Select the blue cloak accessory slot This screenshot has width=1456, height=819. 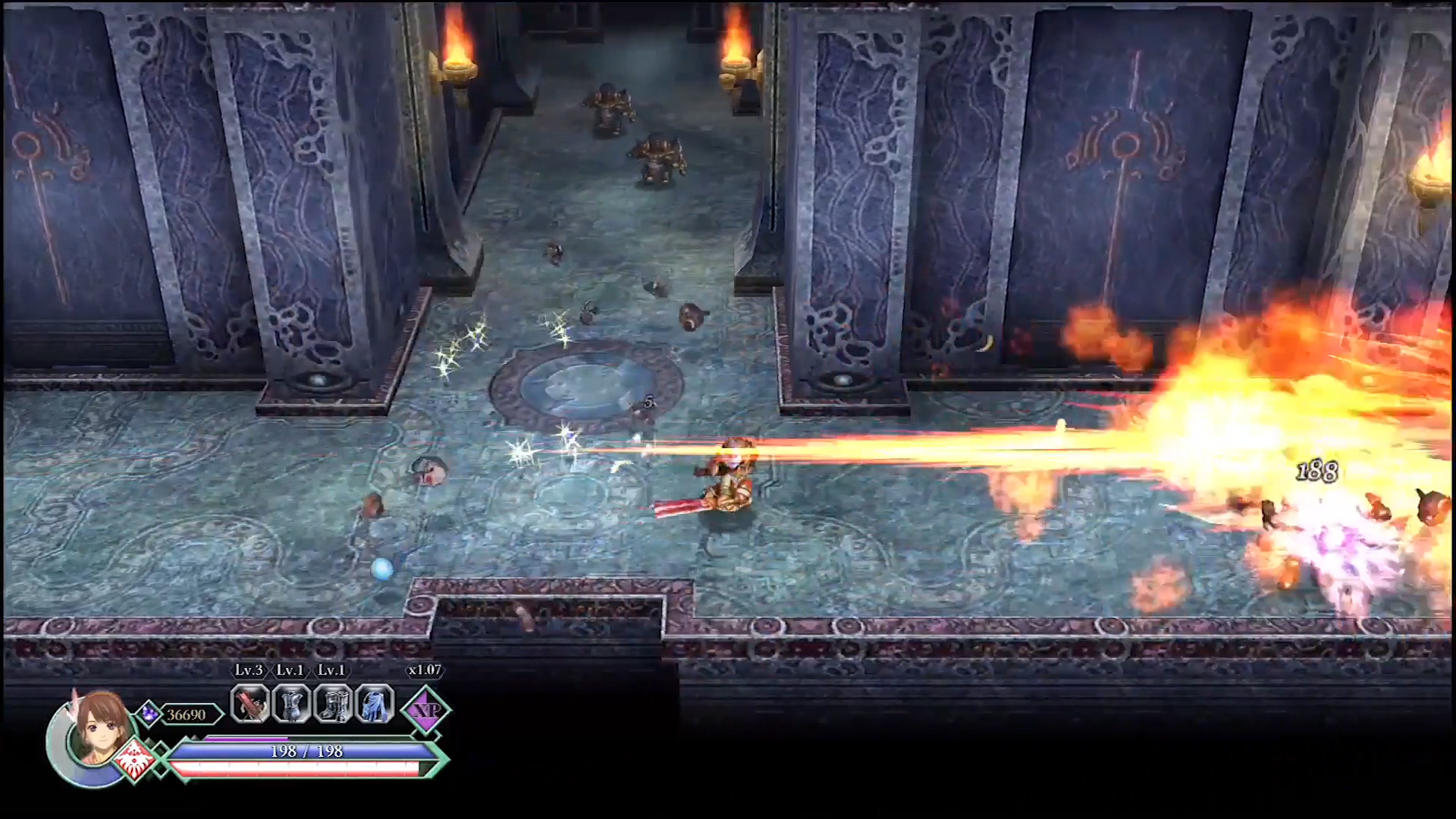[x=375, y=704]
